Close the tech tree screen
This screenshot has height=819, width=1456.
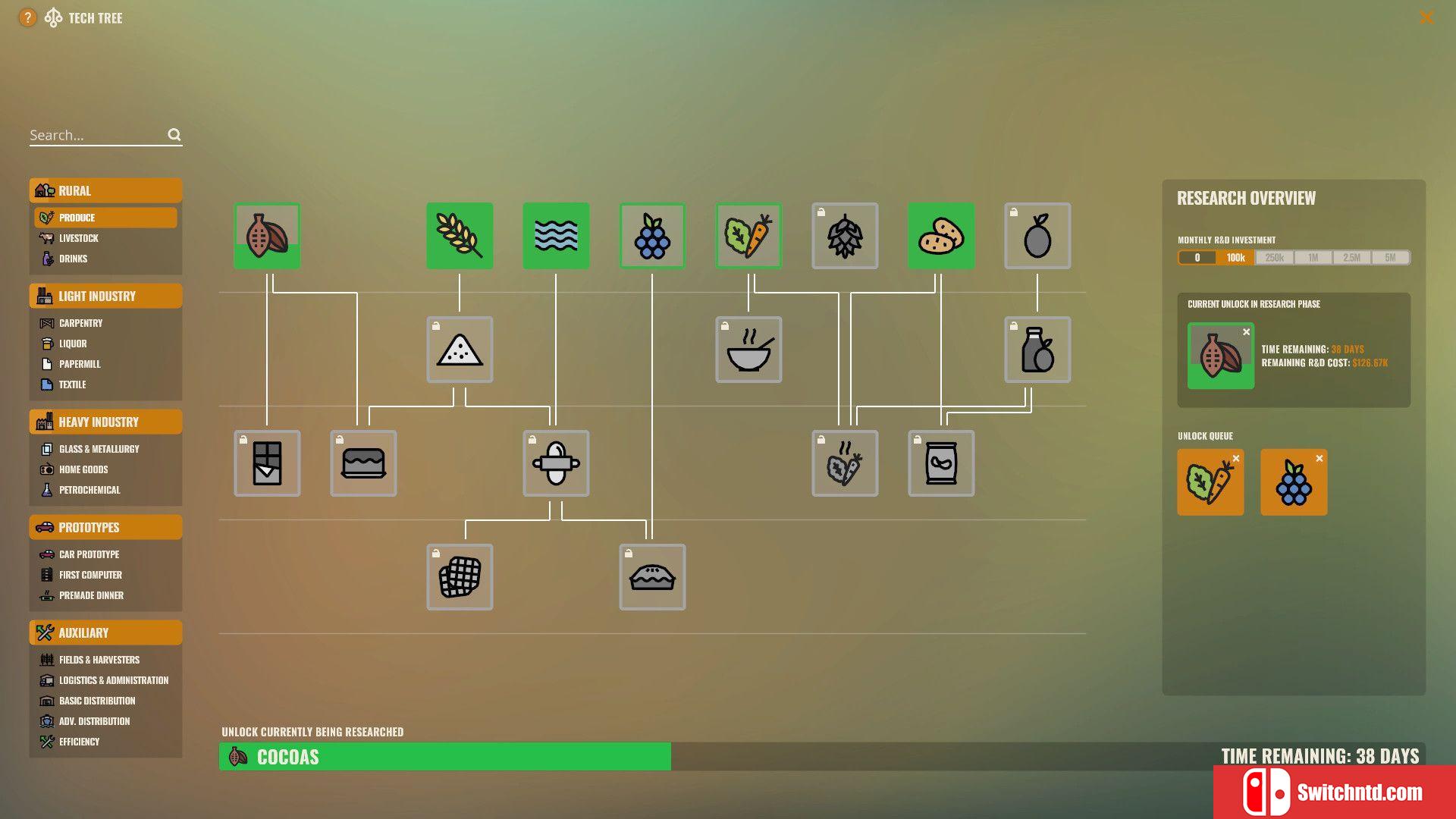point(1426,17)
